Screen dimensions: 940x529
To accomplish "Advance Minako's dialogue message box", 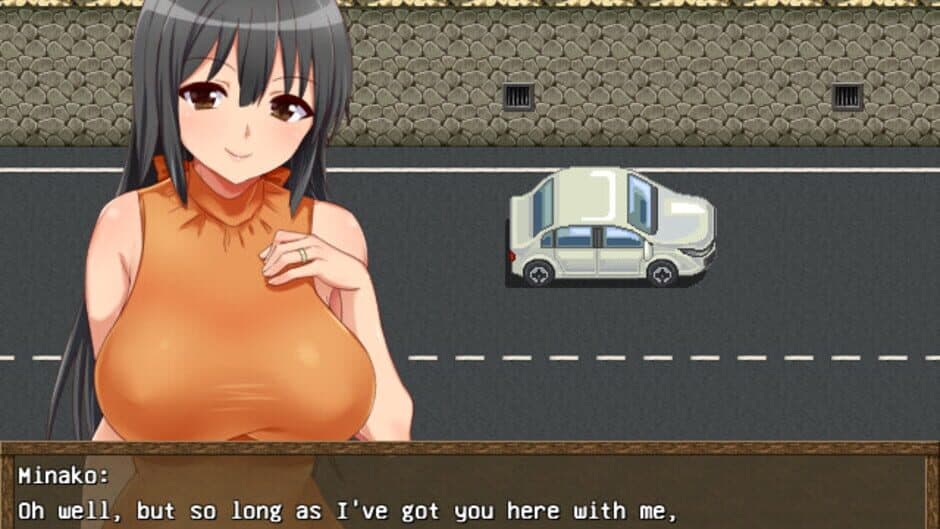I will [x=470, y=492].
